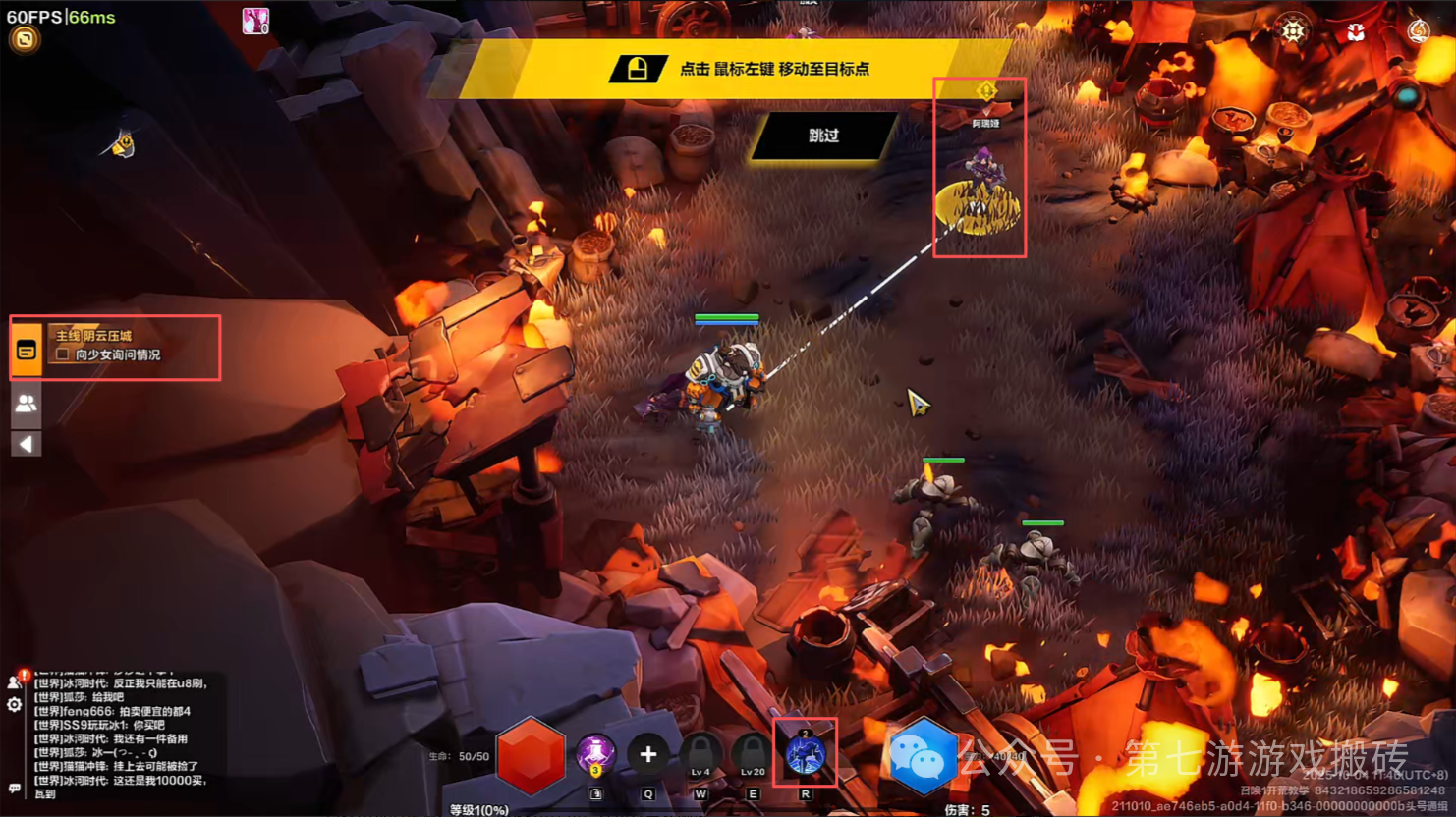
Task: Select the pink character buff icon
Action: coord(255,21)
